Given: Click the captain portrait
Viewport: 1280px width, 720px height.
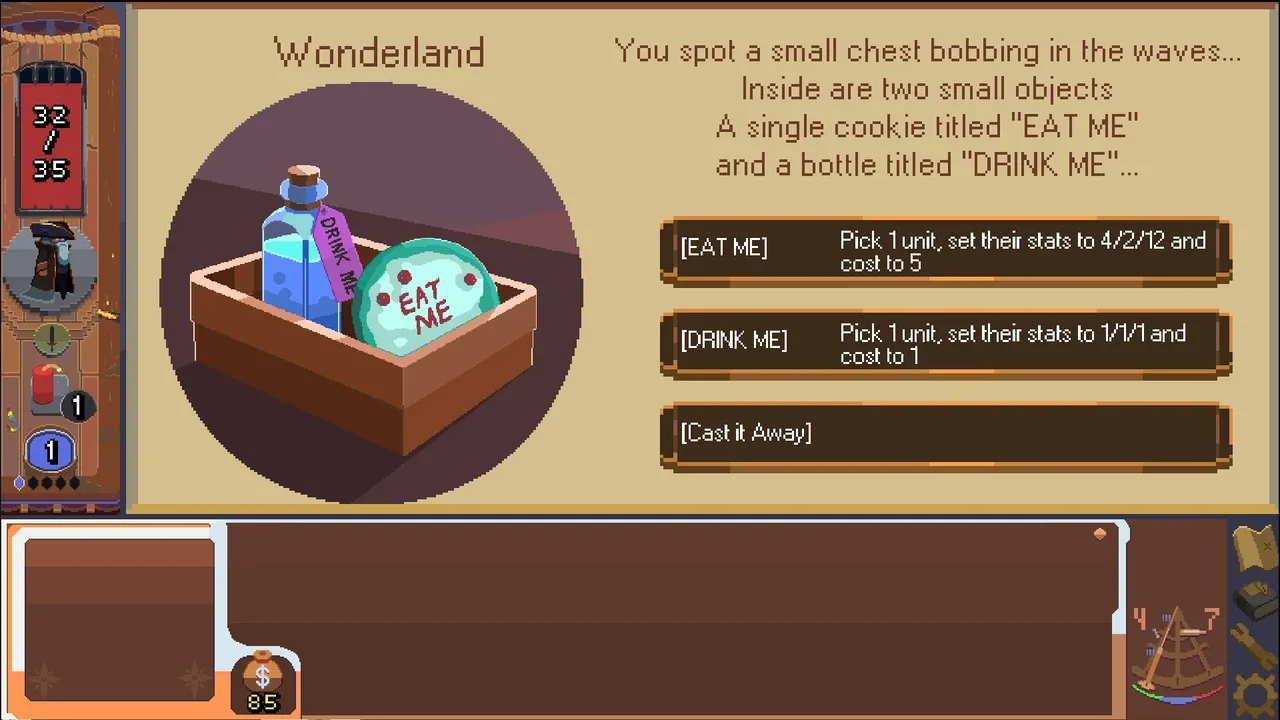Looking at the screenshot, I should (50, 264).
